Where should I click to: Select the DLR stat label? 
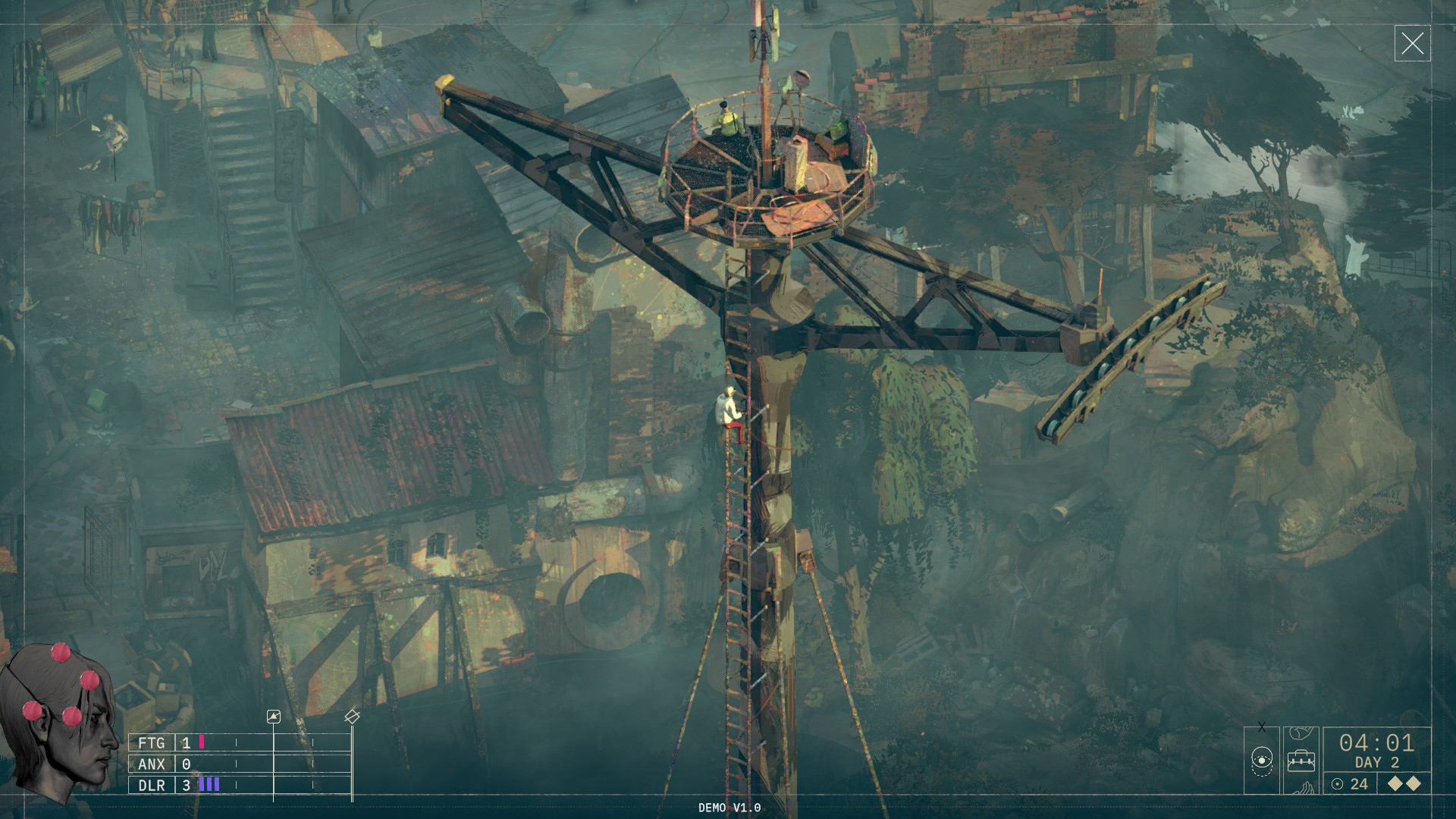coord(152,786)
